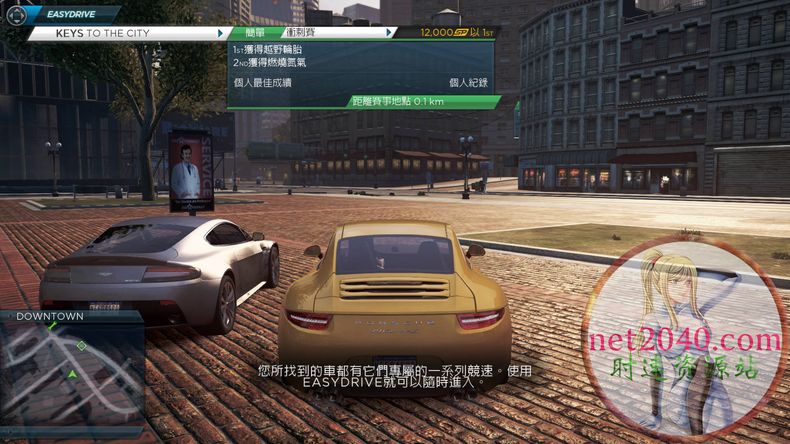
Task: Select the green diamond marker on minimap
Action: pos(82,346)
